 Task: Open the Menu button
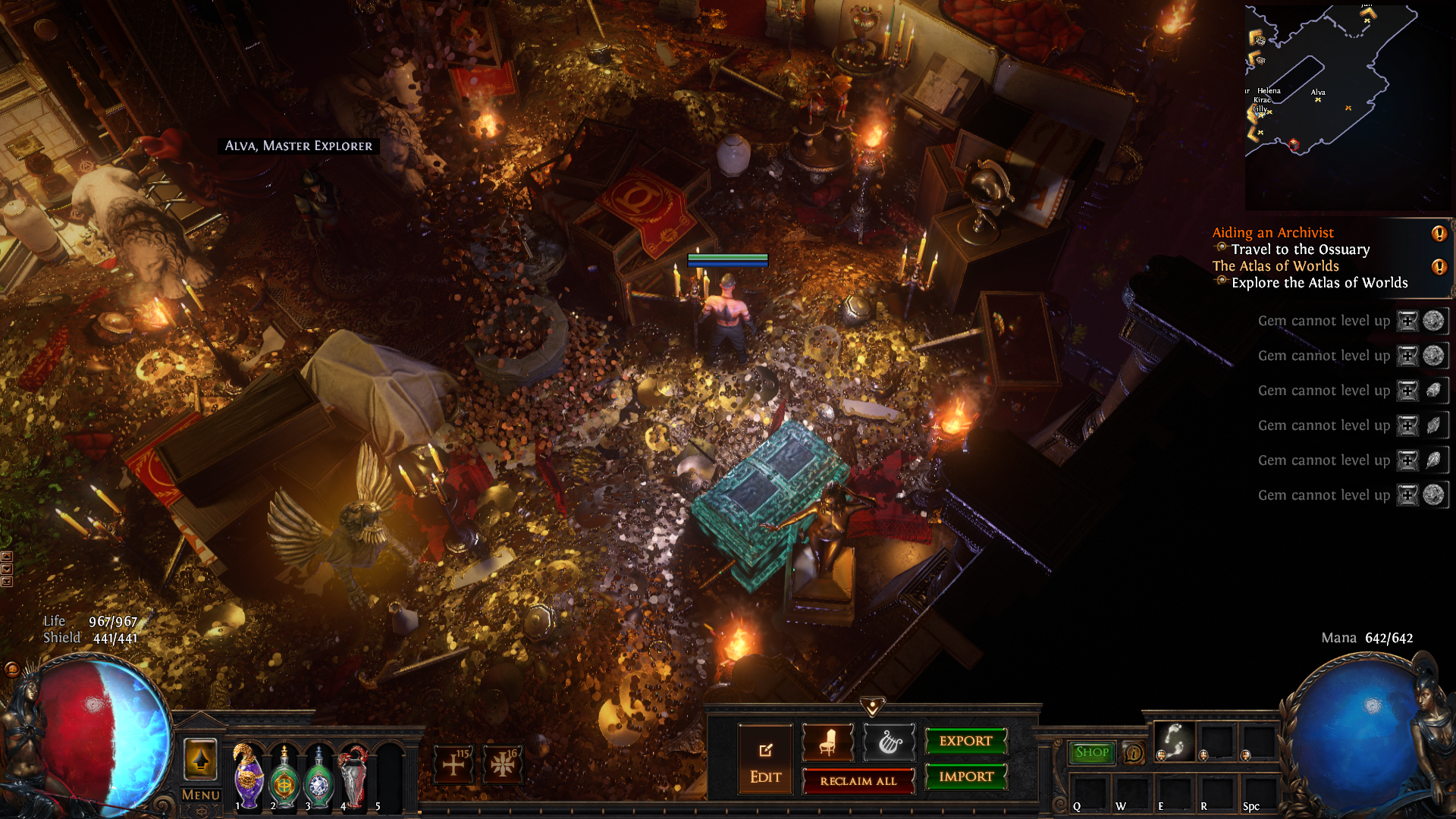point(200,795)
